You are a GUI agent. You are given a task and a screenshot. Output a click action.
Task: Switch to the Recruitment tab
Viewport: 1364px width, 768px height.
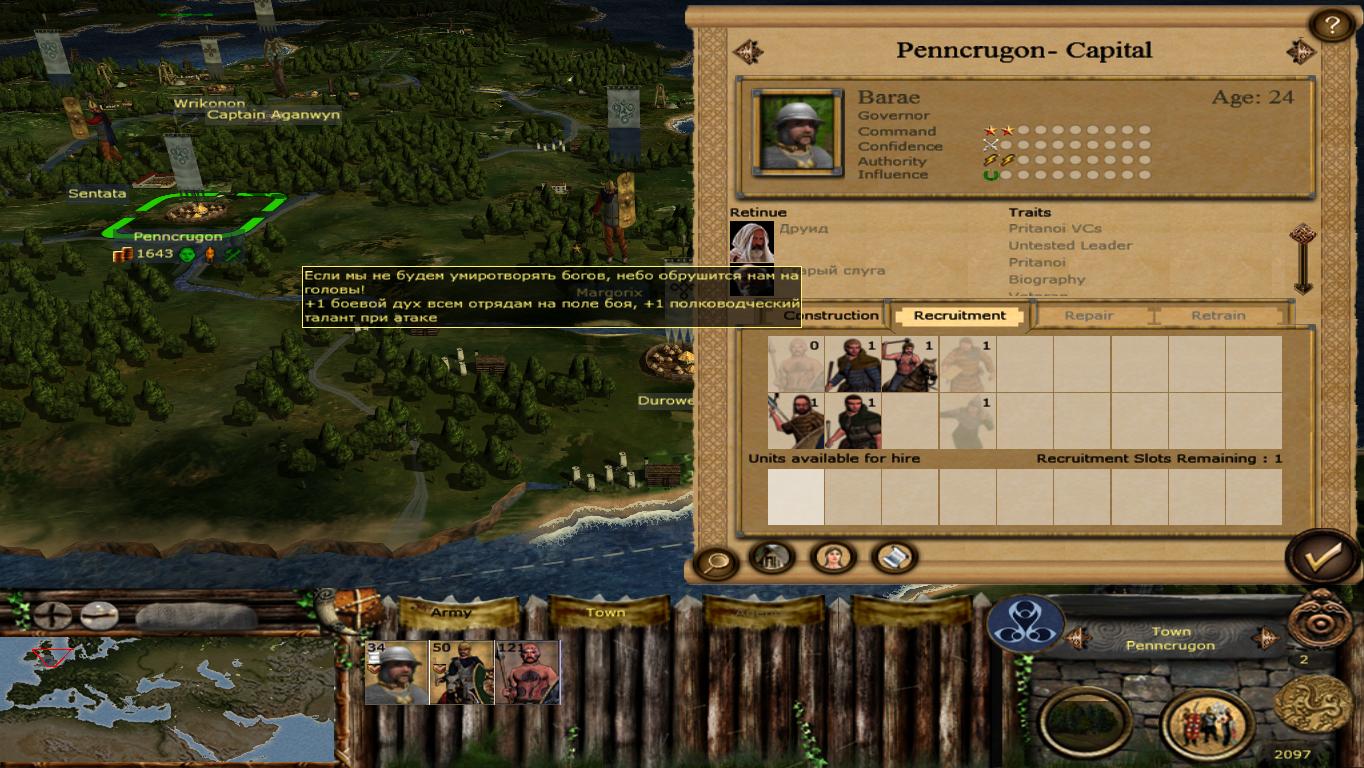[959, 316]
